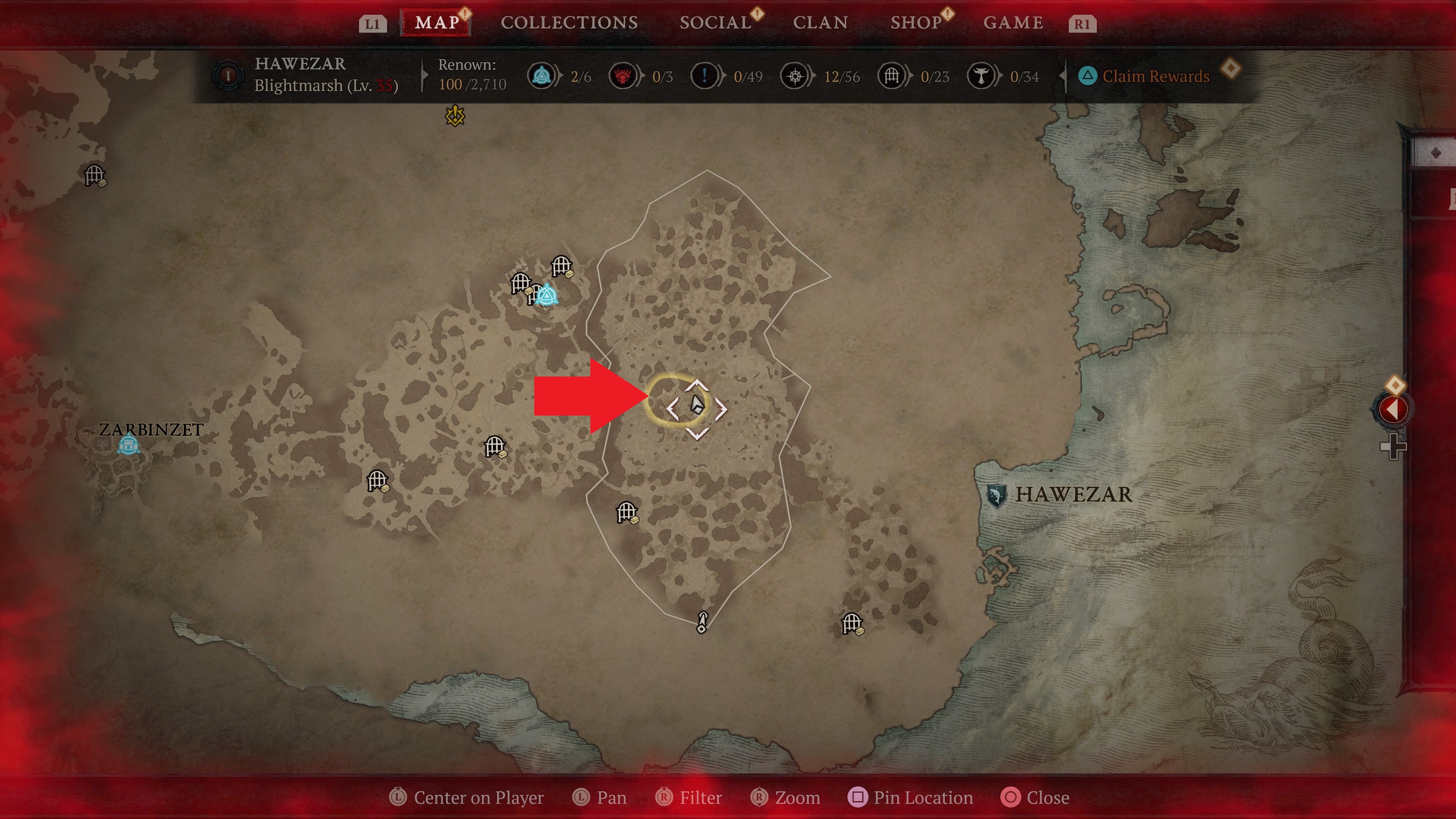Select the Zarbinzet waypoint icon on the map
This screenshot has width=1456, height=819.
(129, 446)
